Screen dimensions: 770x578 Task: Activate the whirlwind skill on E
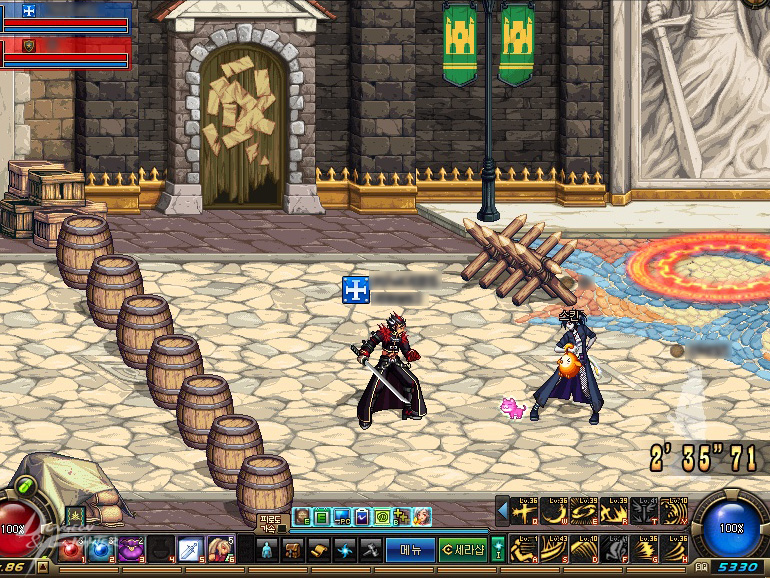(x=585, y=512)
